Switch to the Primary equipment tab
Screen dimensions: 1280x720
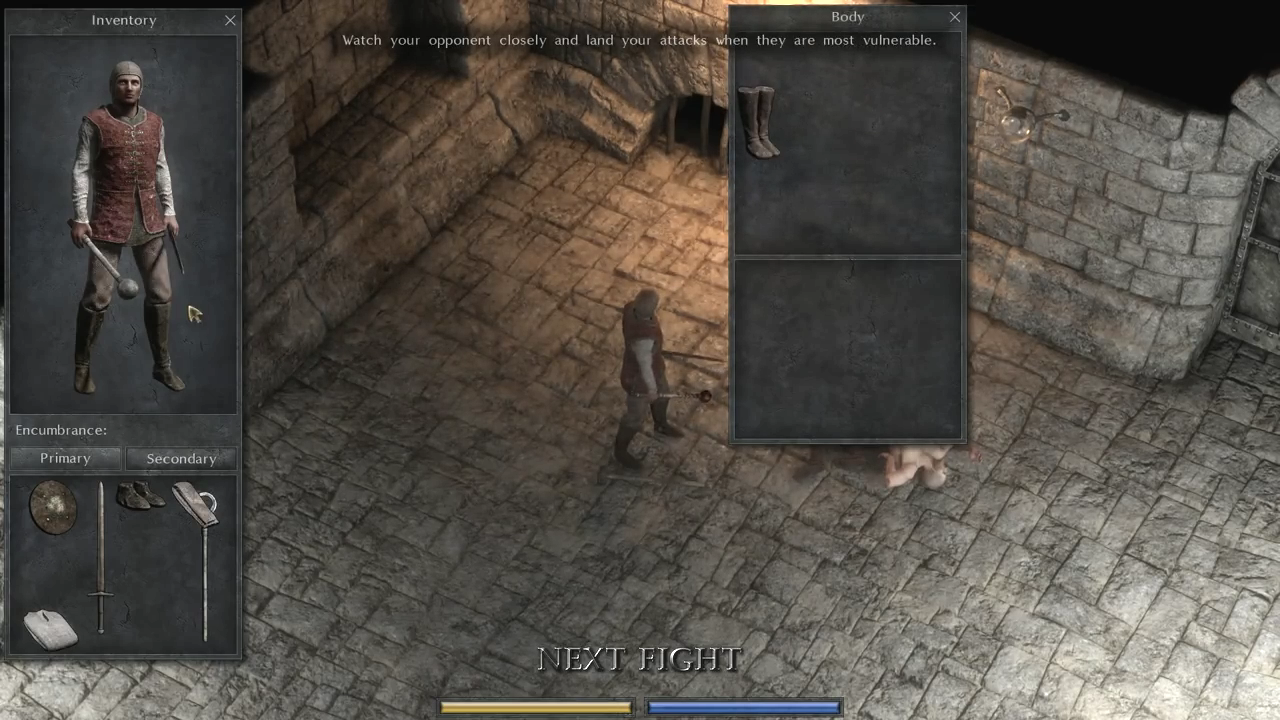[x=65, y=458]
